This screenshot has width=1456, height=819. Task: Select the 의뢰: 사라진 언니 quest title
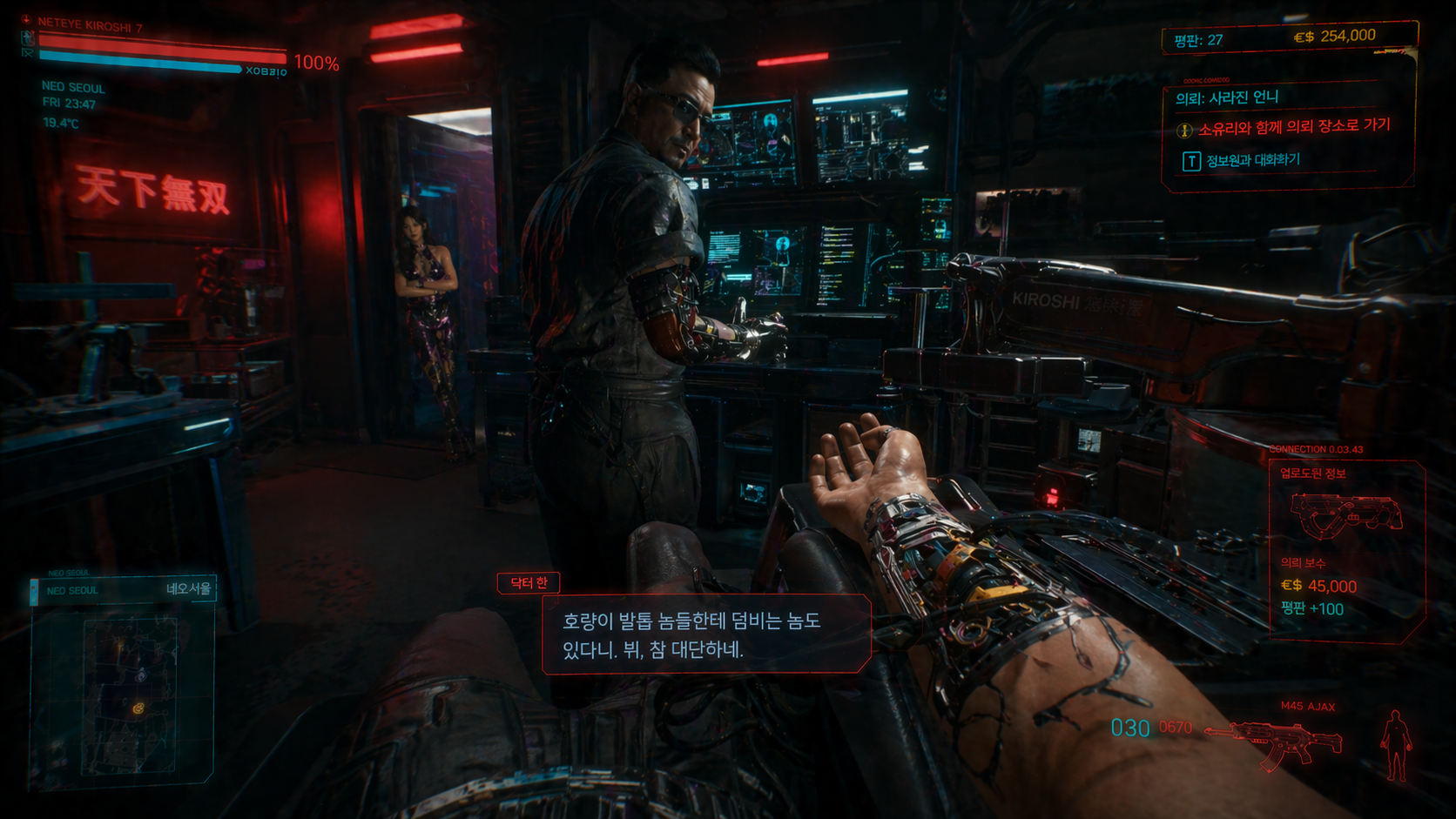coord(1227,97)
